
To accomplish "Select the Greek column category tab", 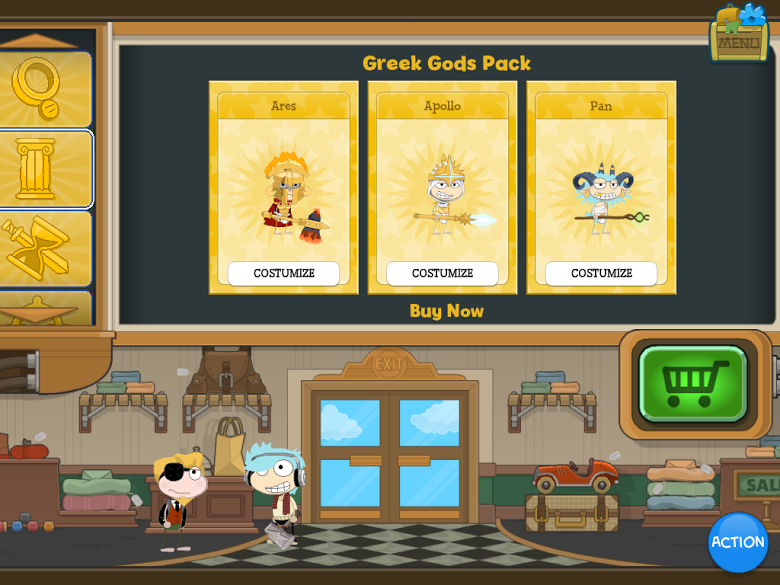I will tap(40, 169).
